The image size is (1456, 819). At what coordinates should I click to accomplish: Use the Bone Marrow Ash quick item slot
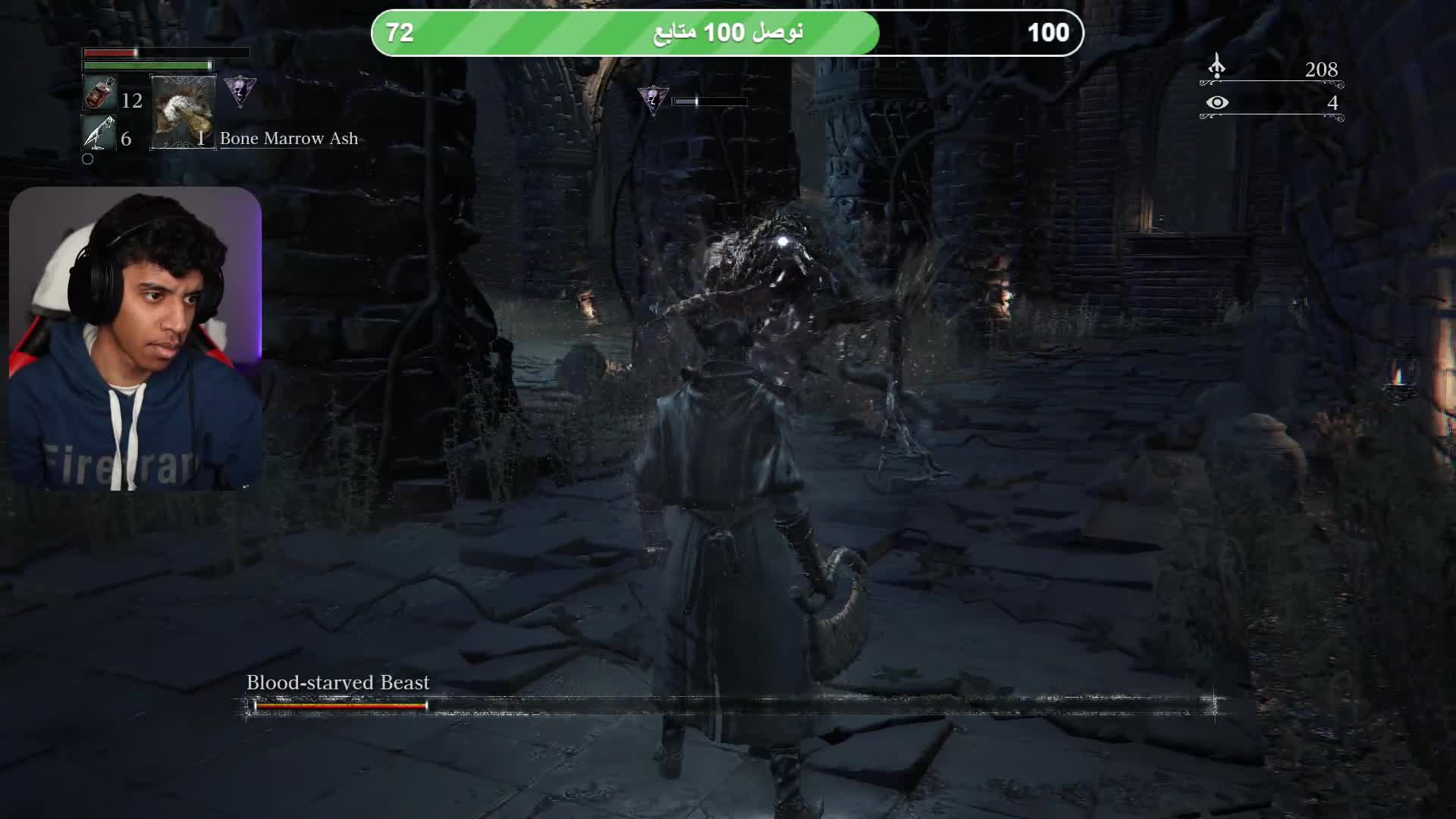click(183, 111)
